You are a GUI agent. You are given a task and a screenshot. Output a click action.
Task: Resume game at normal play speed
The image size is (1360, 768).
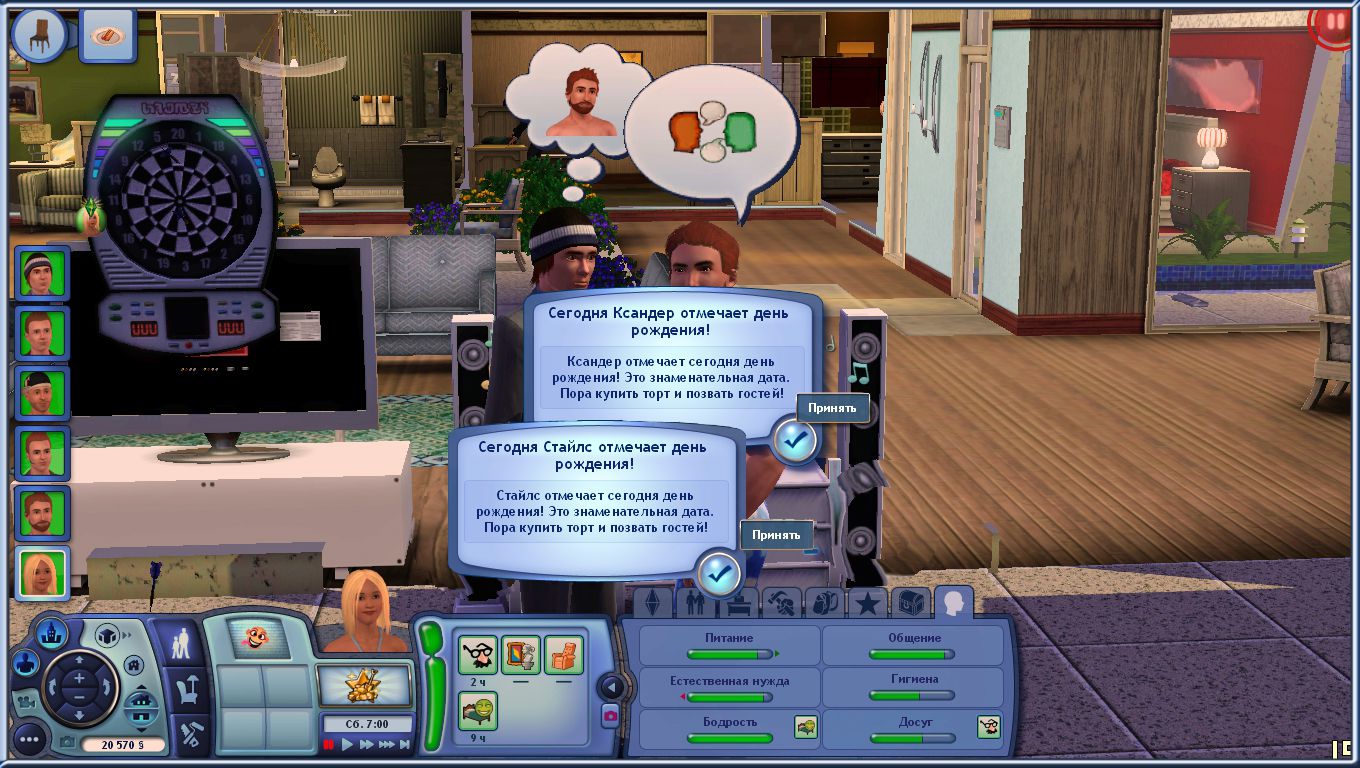(347, 744)
